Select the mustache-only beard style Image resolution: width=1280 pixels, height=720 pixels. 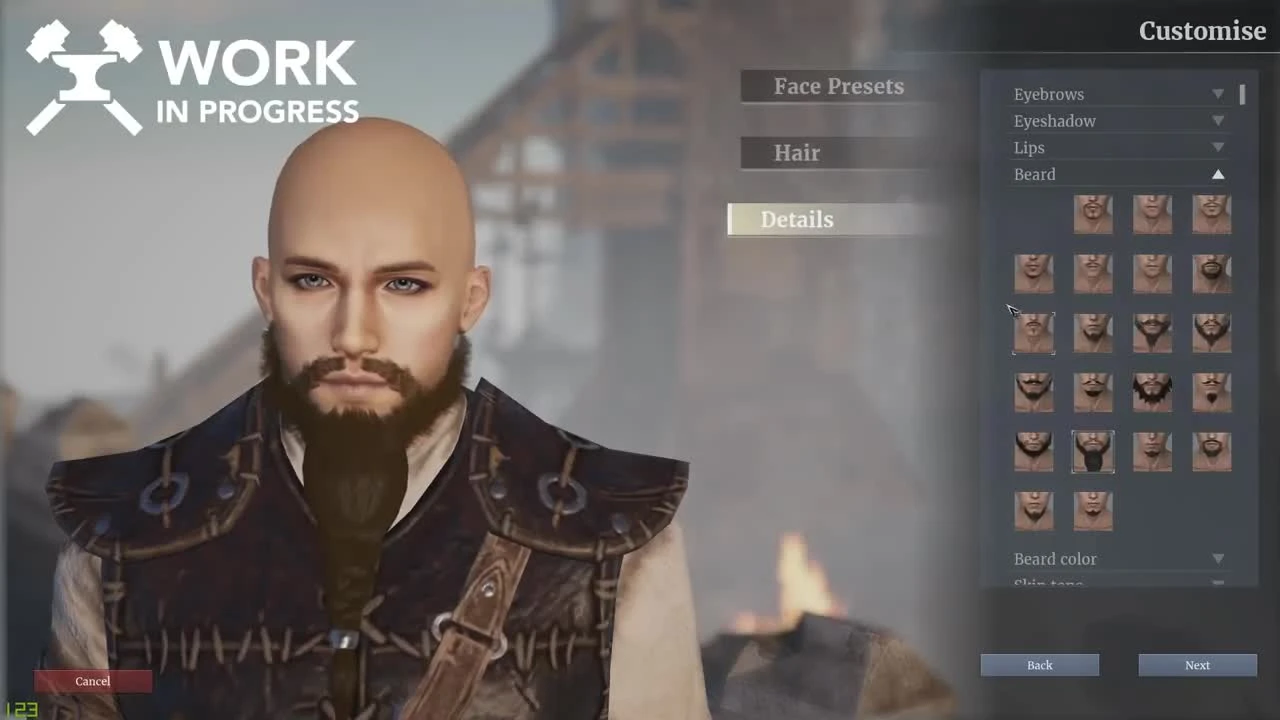point(1093,272)
